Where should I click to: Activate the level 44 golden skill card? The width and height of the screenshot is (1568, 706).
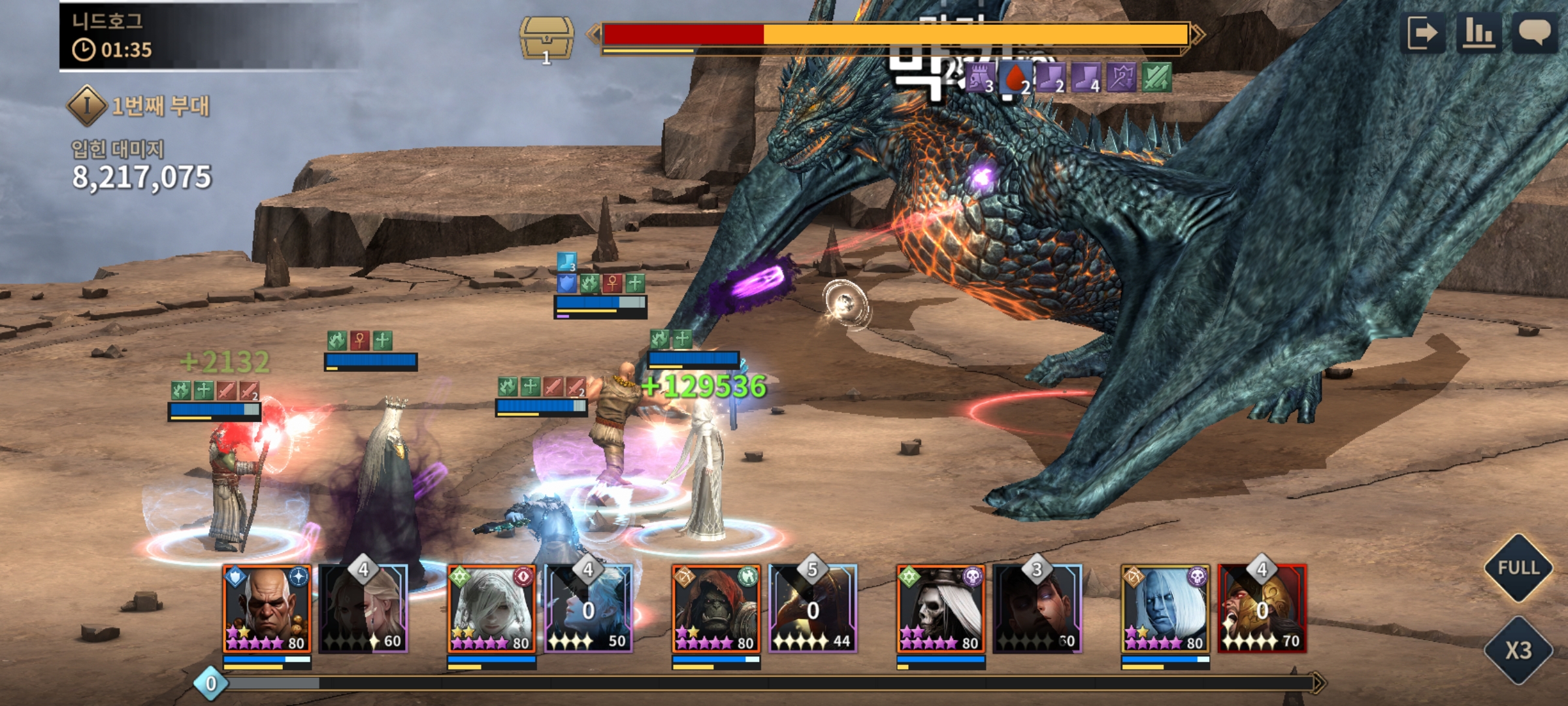813,609
